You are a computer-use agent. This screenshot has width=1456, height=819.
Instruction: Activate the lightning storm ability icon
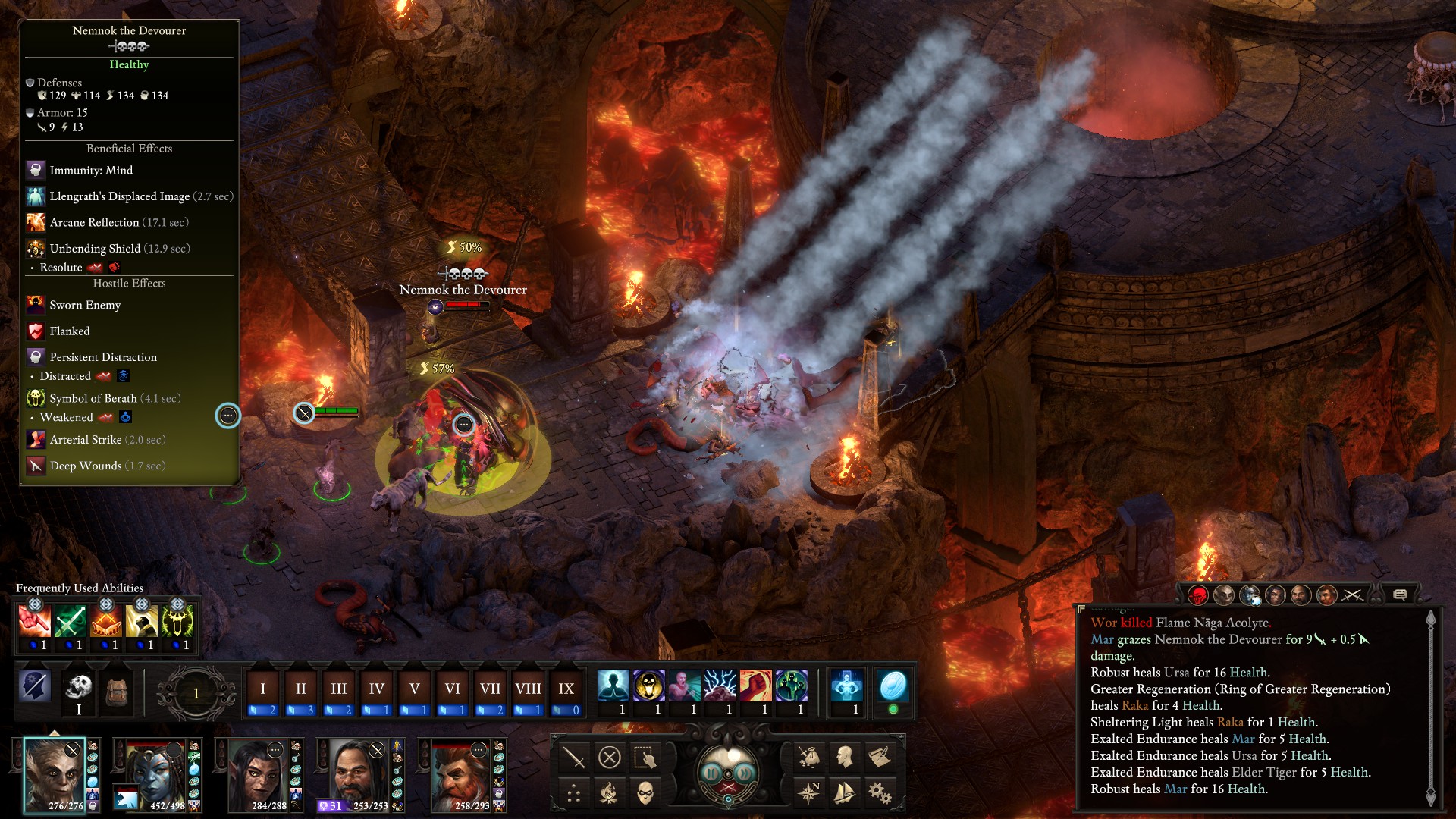720,686
